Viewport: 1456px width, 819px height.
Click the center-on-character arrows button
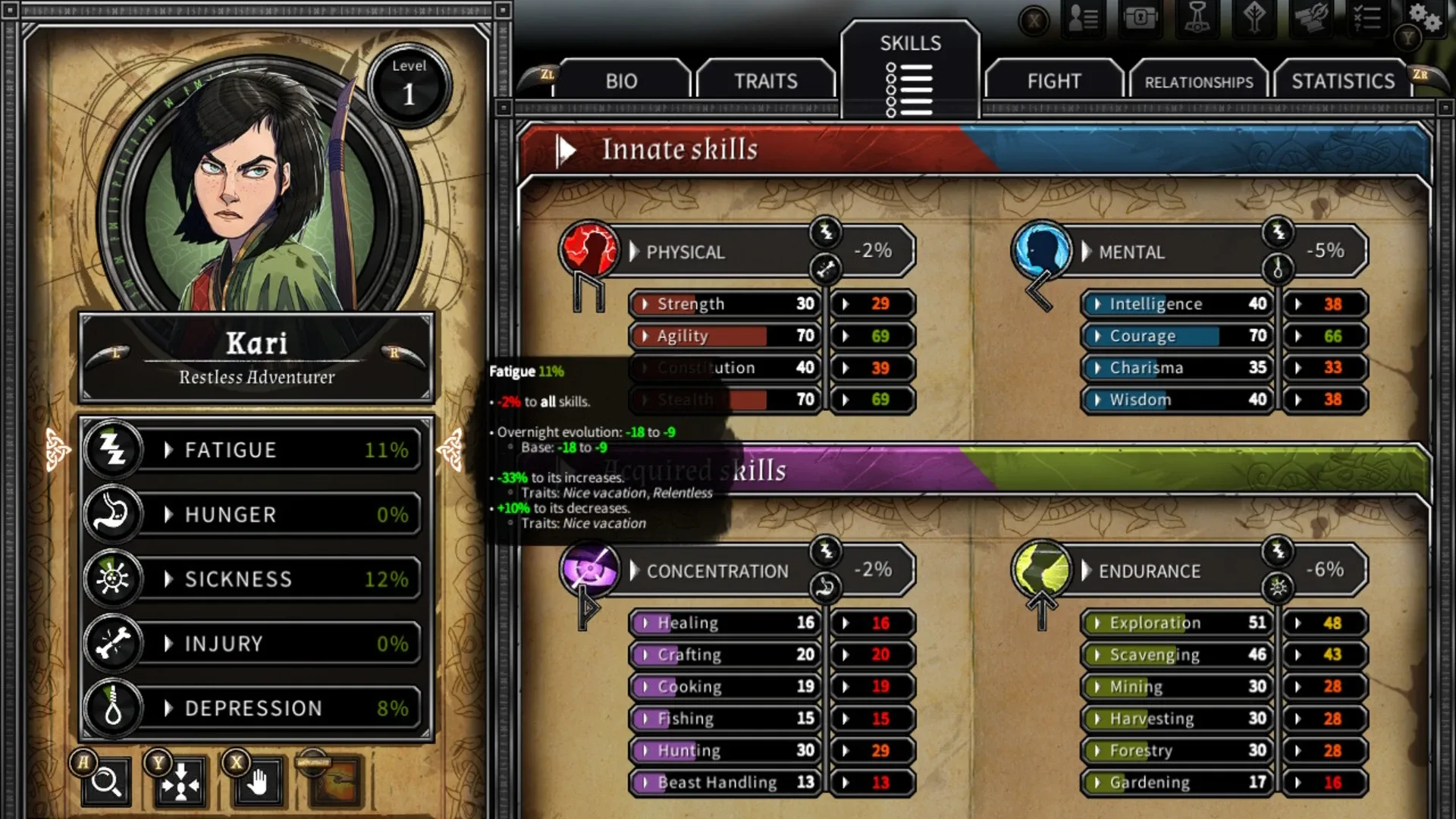(180, 782)
